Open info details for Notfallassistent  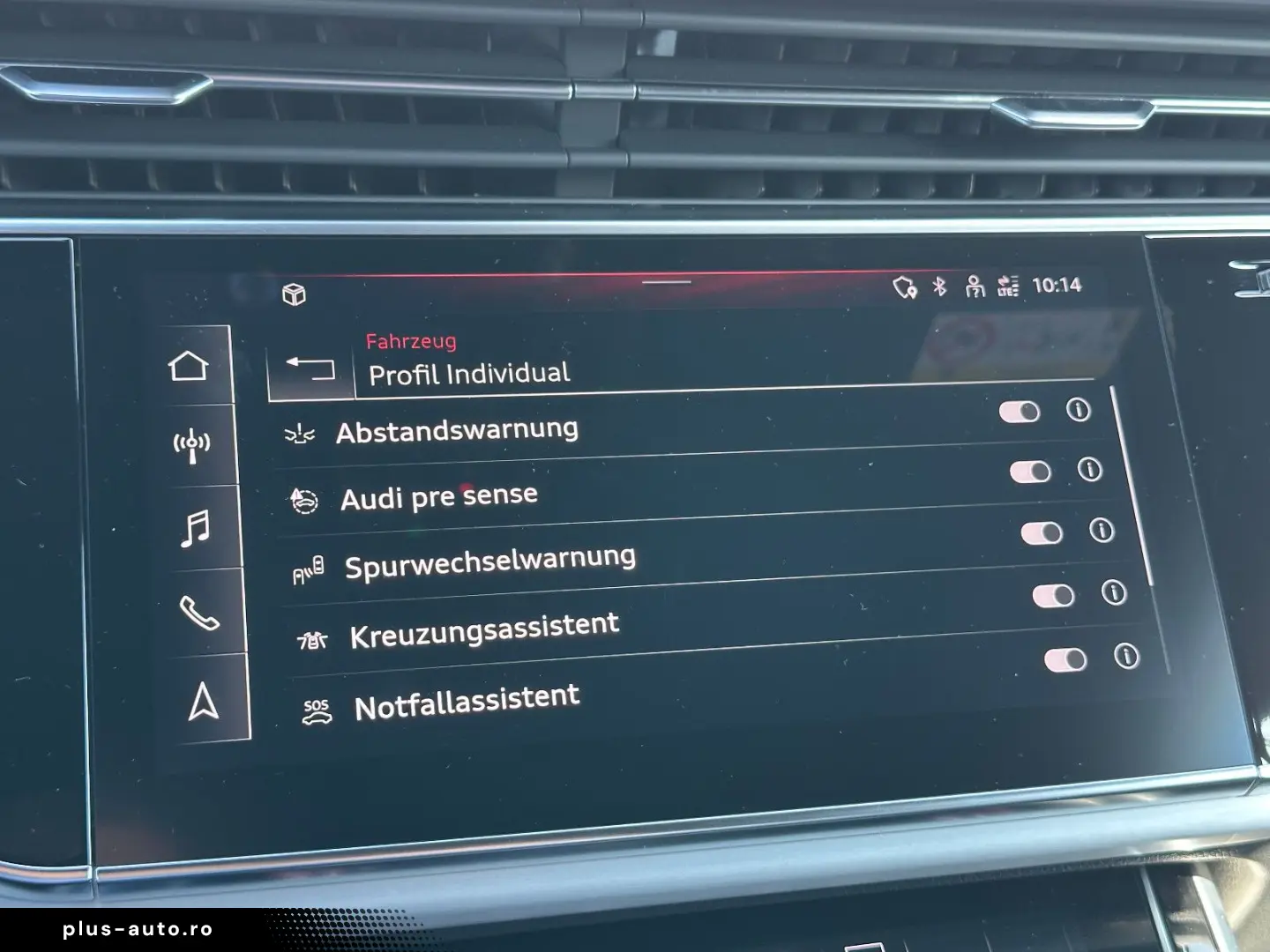[x=1128, y=657]
